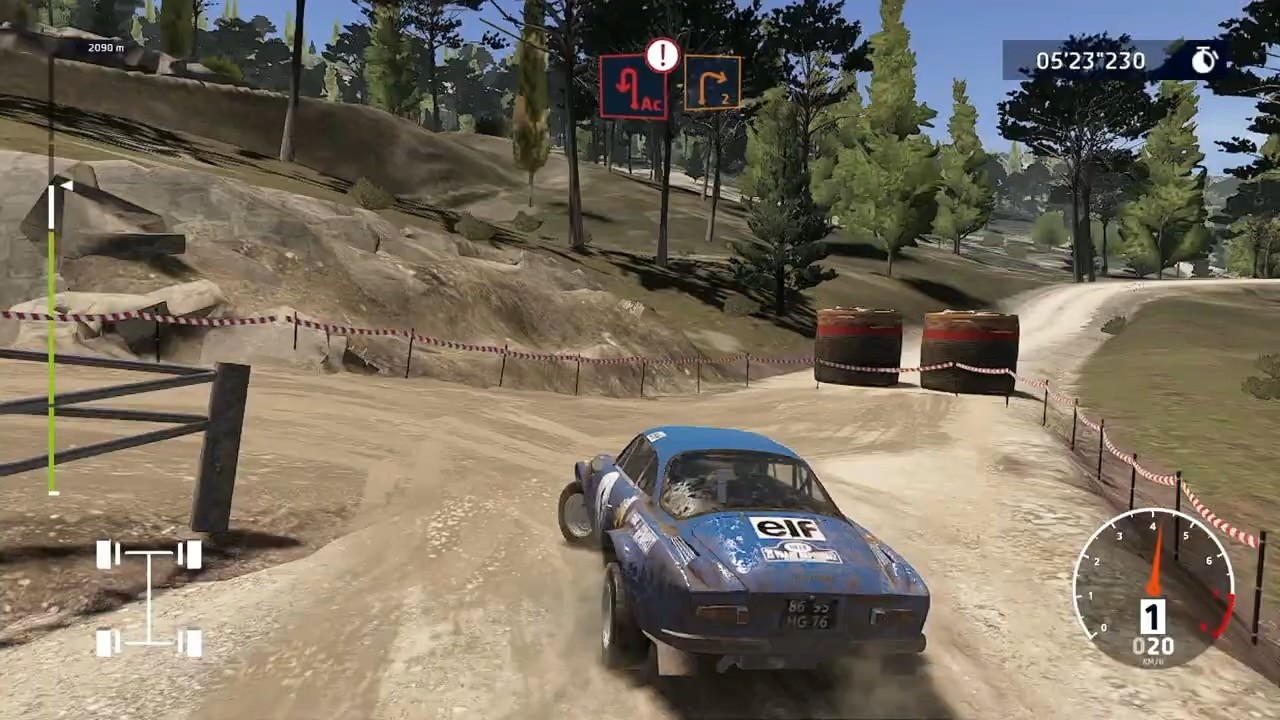Select the hairpin-left acute pacenote icon
Image resolution: width=1280 pixels, height=720 pixels.
(x=633, y=88)
